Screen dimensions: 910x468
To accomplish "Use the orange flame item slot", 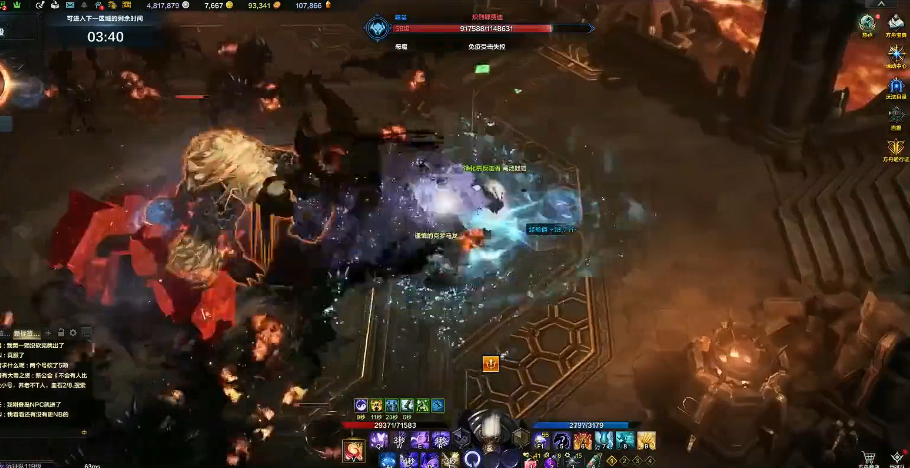I will [x=582, y=441].
